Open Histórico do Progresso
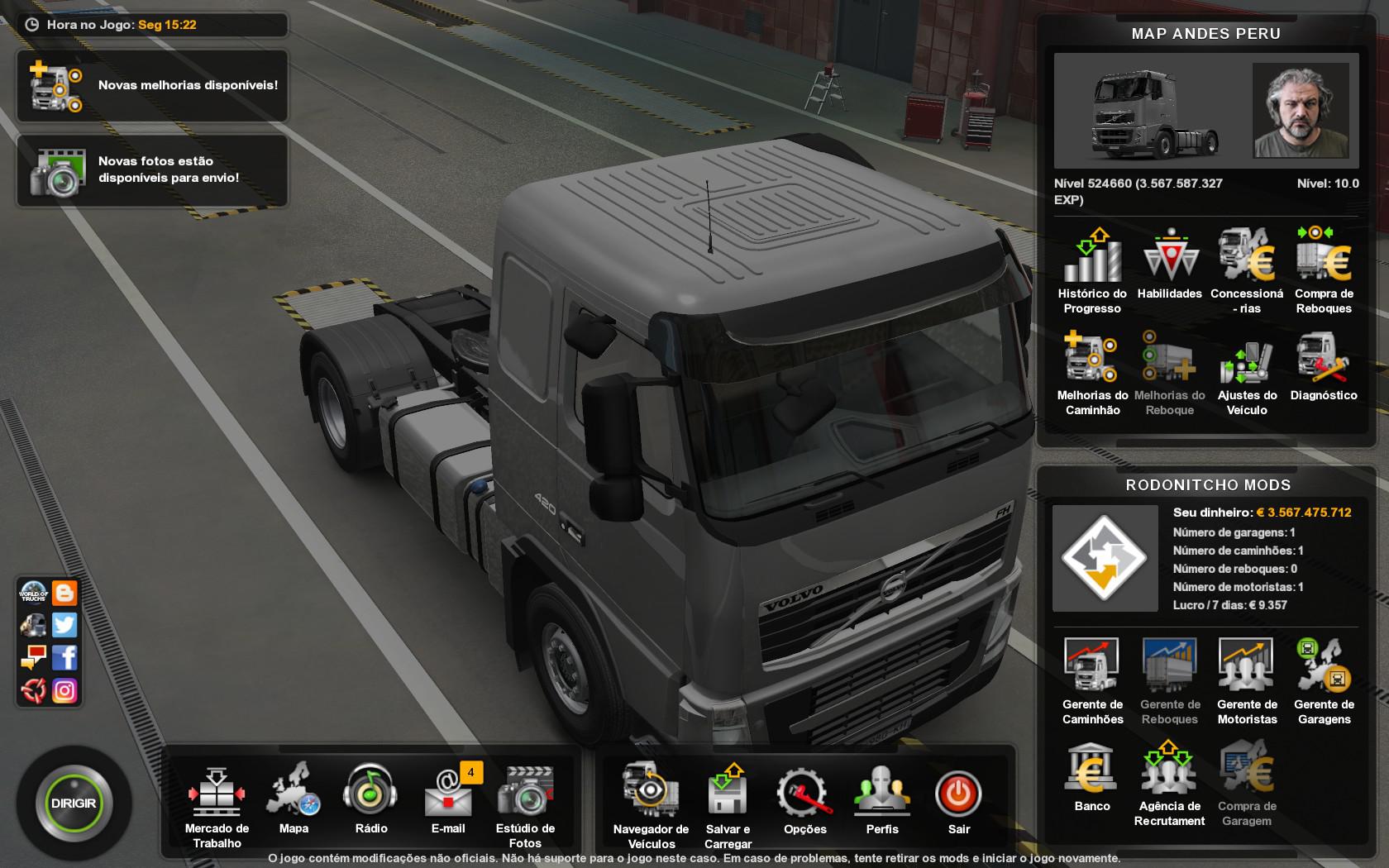Viewport: 1389px width, 868px height. coord(1092,269)
